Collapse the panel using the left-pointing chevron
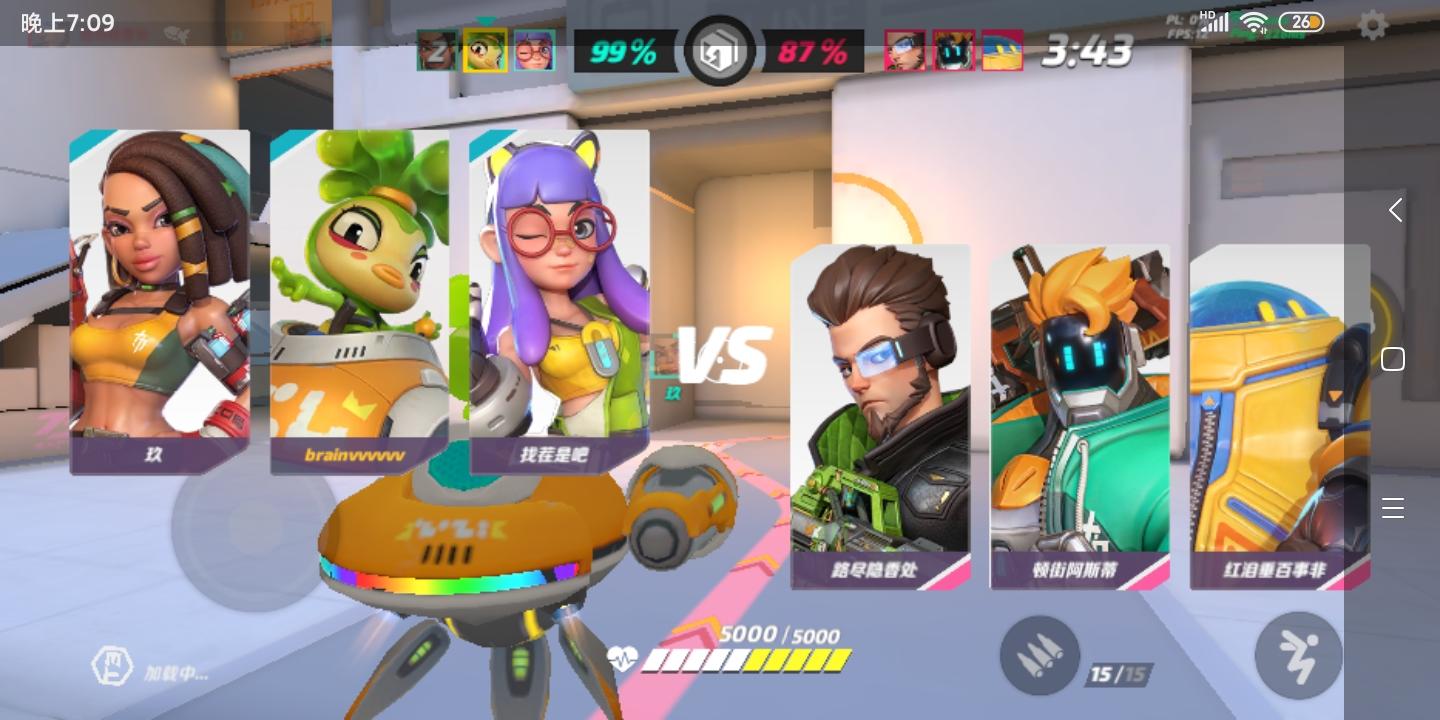Viewport: 1440px width, 720px height. (x=1394, y=210)
